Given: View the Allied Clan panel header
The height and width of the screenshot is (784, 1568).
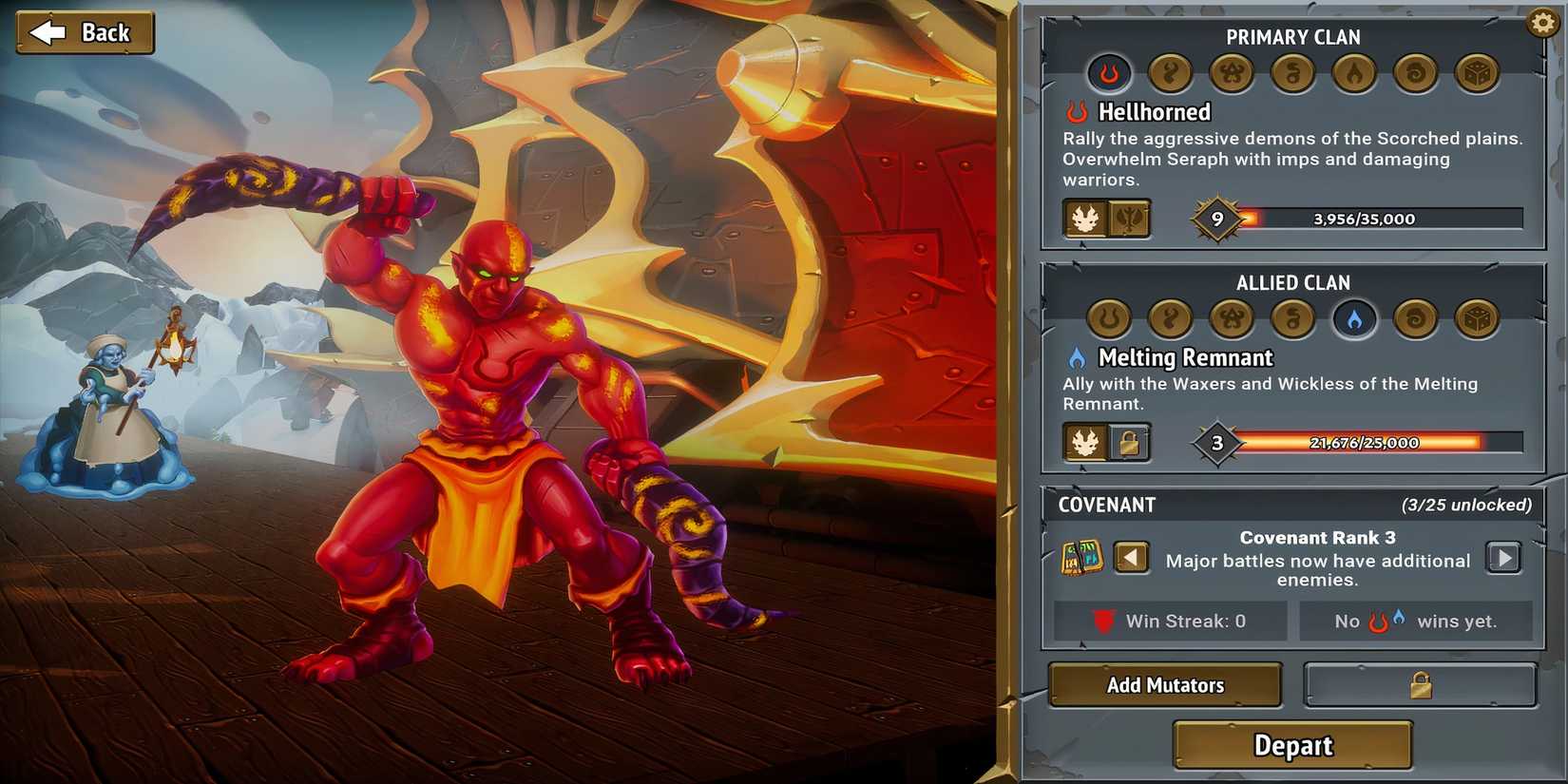Looking at the screenshot, I should coord(1293,282).
